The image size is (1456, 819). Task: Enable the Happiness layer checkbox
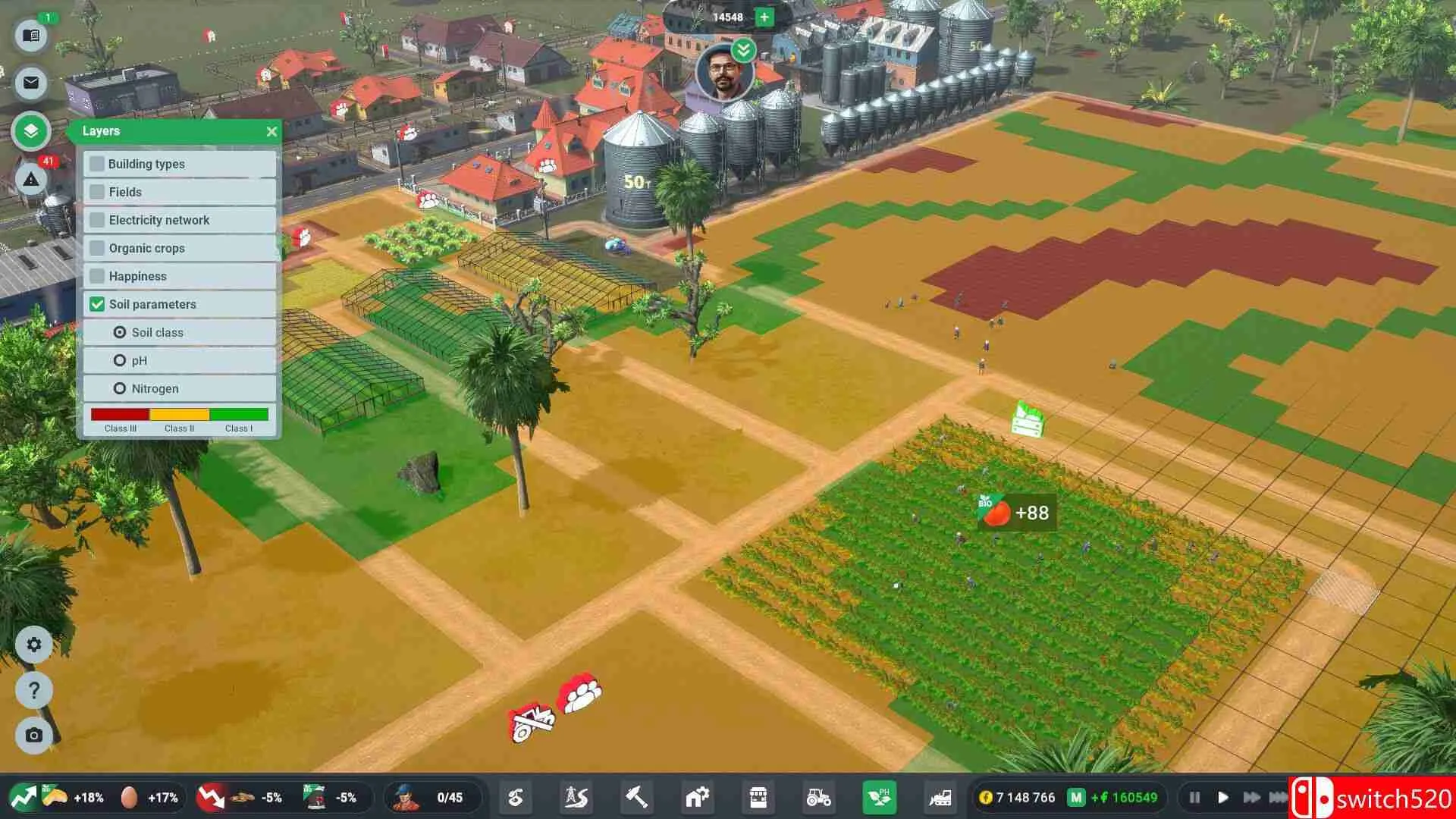tap(96, 276)
